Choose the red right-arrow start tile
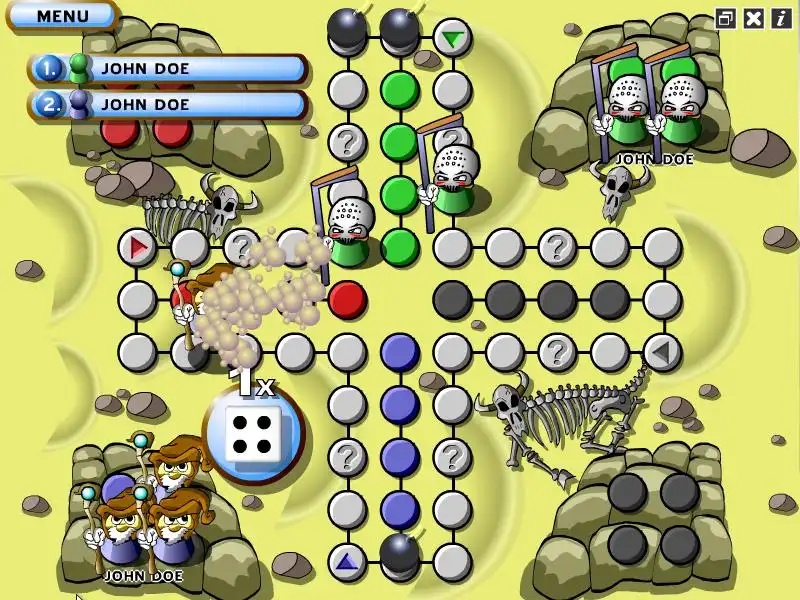 (137, 245)
